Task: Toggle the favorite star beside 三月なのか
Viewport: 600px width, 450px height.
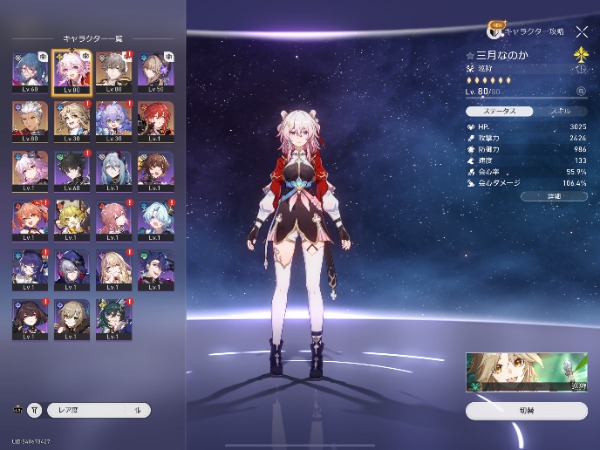Action: [471, 54]
